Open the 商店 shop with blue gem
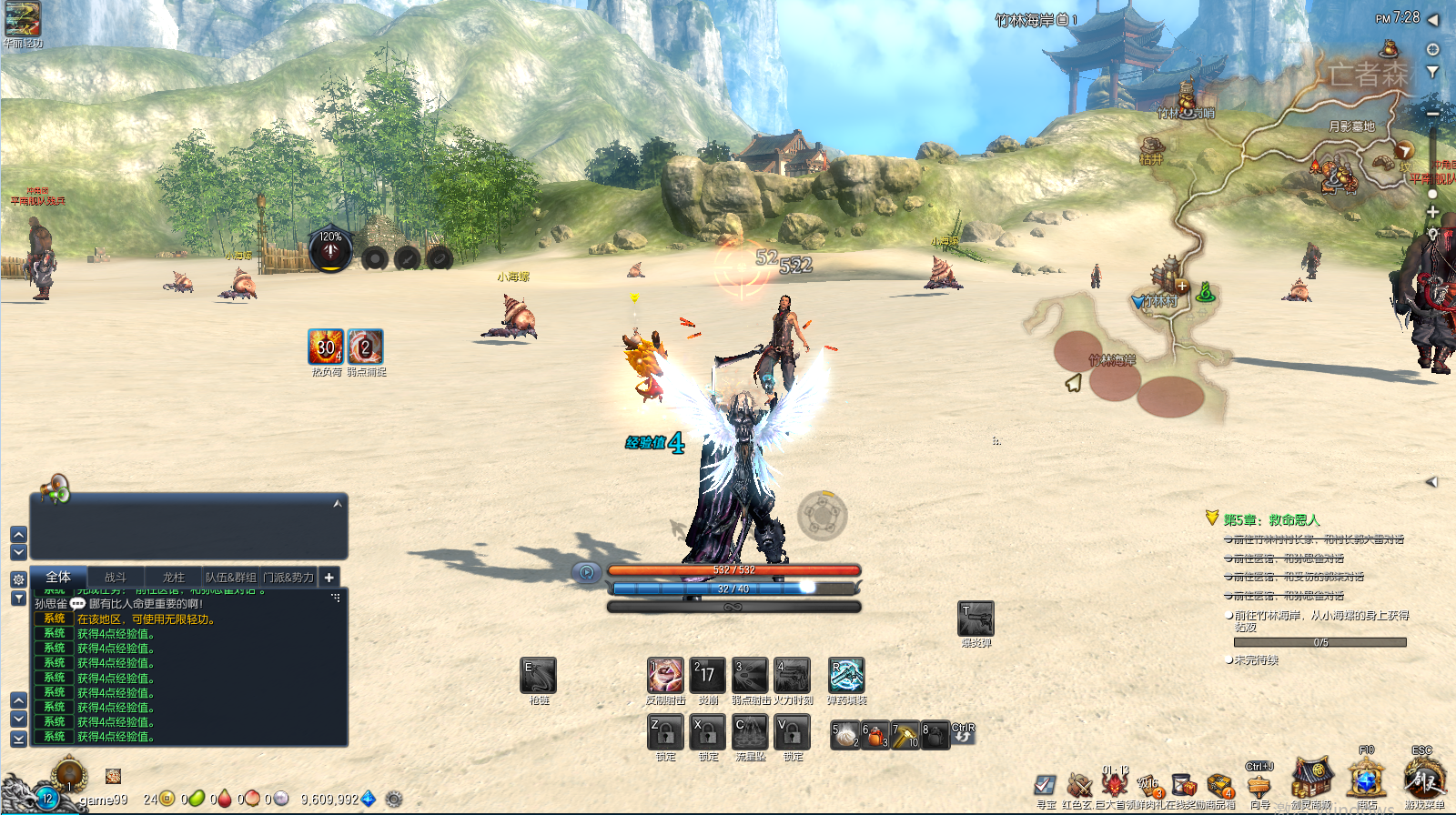1456x815 pixels. pos(1366,781)
